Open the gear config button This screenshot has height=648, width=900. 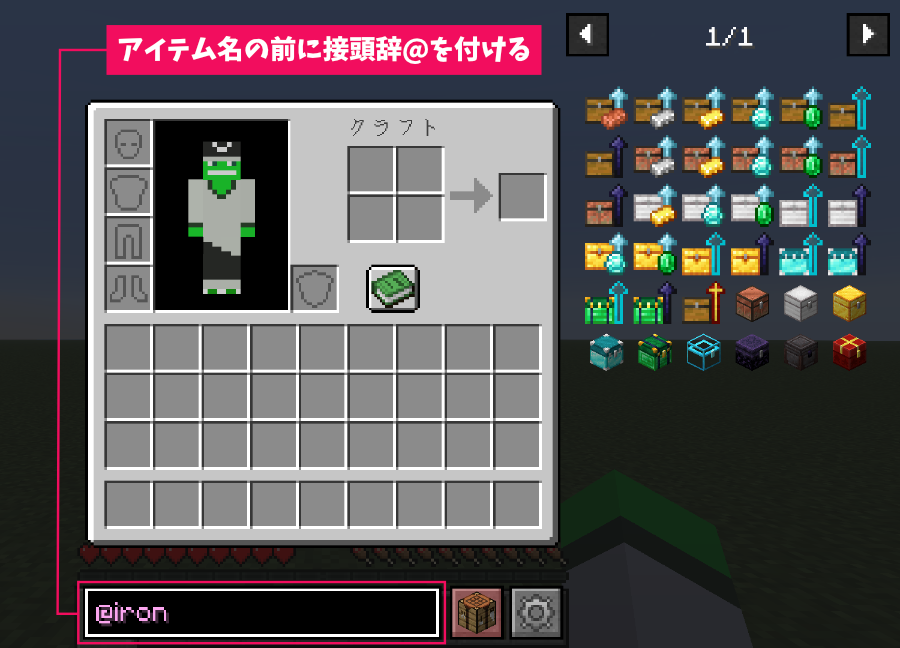(537, 612)
